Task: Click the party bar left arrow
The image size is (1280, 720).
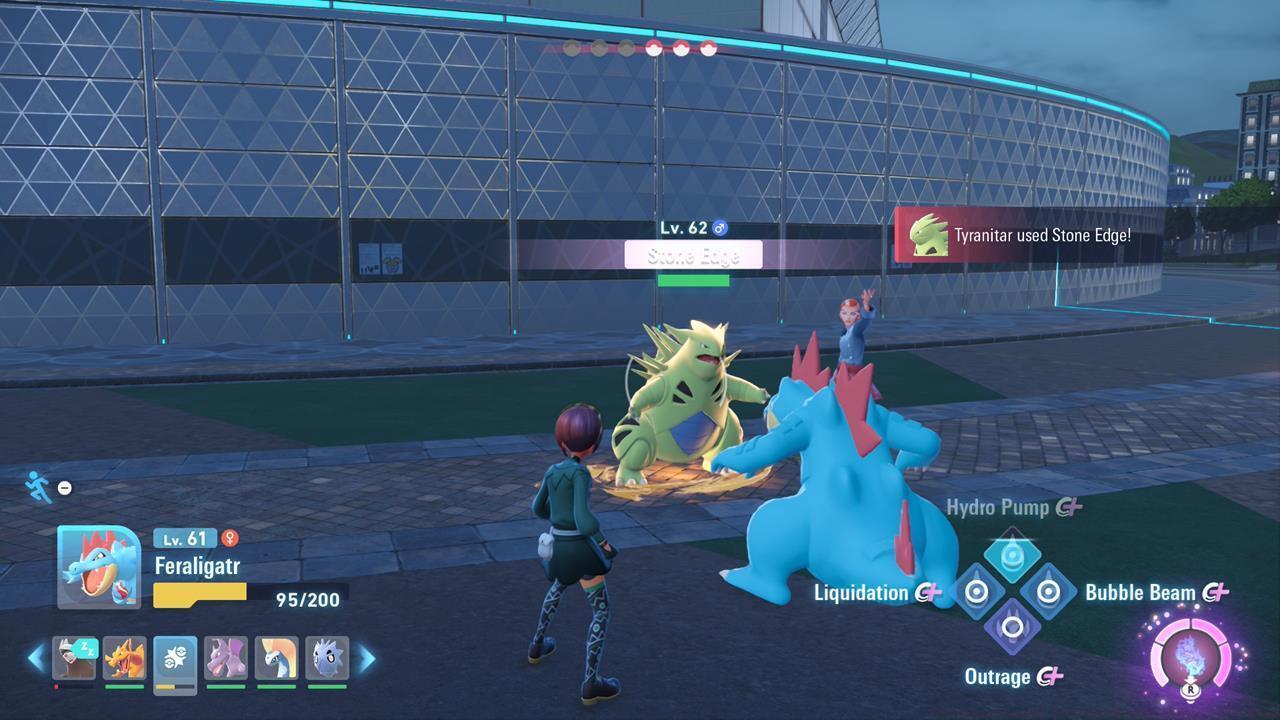Action: pyautogui.click(x=36, y=658)
